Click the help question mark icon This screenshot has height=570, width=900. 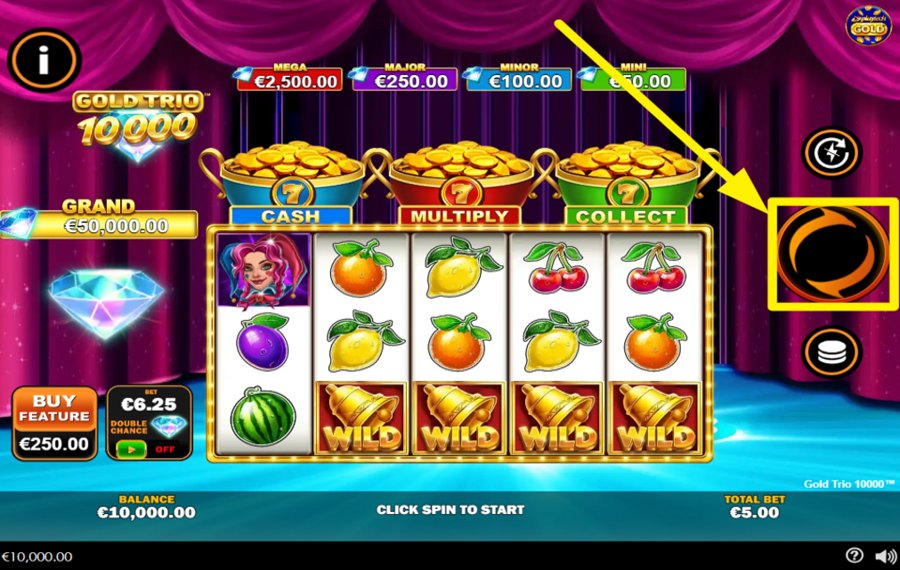pyautogui.click(x=854, y=556)
